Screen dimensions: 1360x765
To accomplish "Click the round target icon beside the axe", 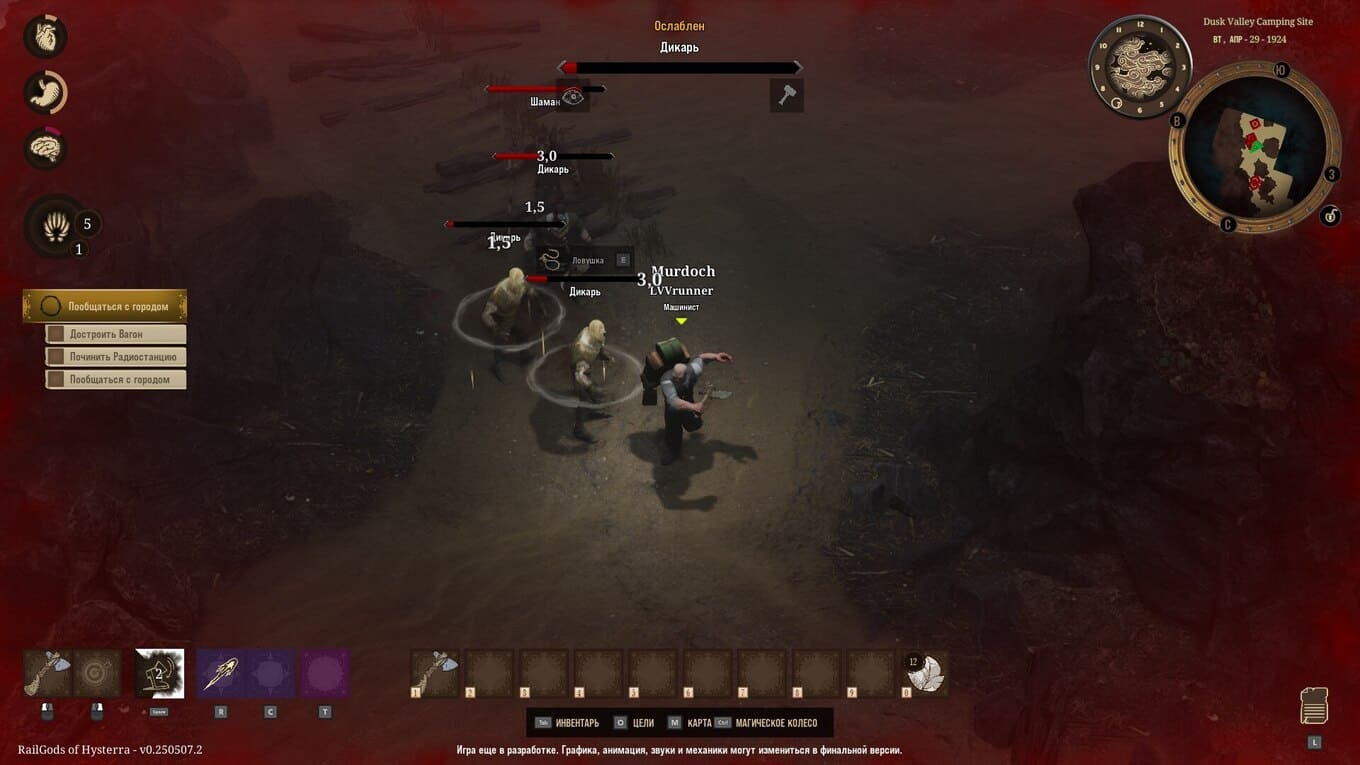I will [x=97, y=673].
